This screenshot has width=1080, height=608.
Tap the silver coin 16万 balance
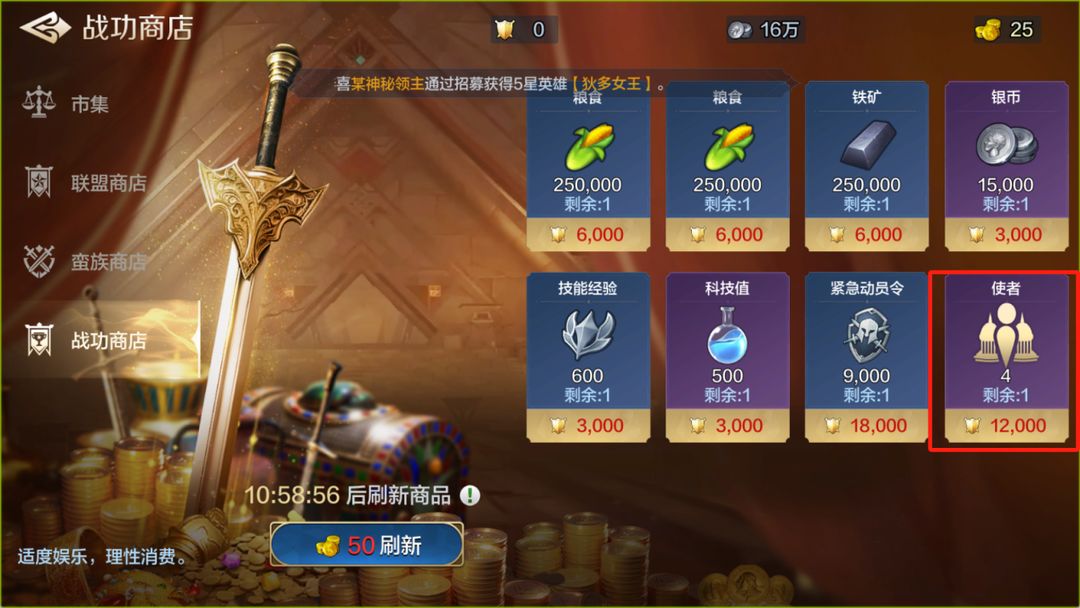(764, 30)
